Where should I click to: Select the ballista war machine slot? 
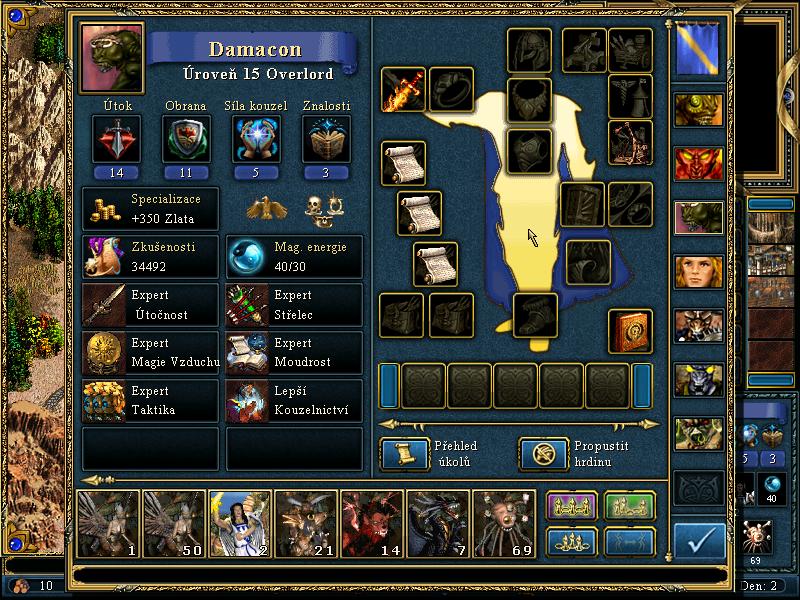click(x=584, y=50)
